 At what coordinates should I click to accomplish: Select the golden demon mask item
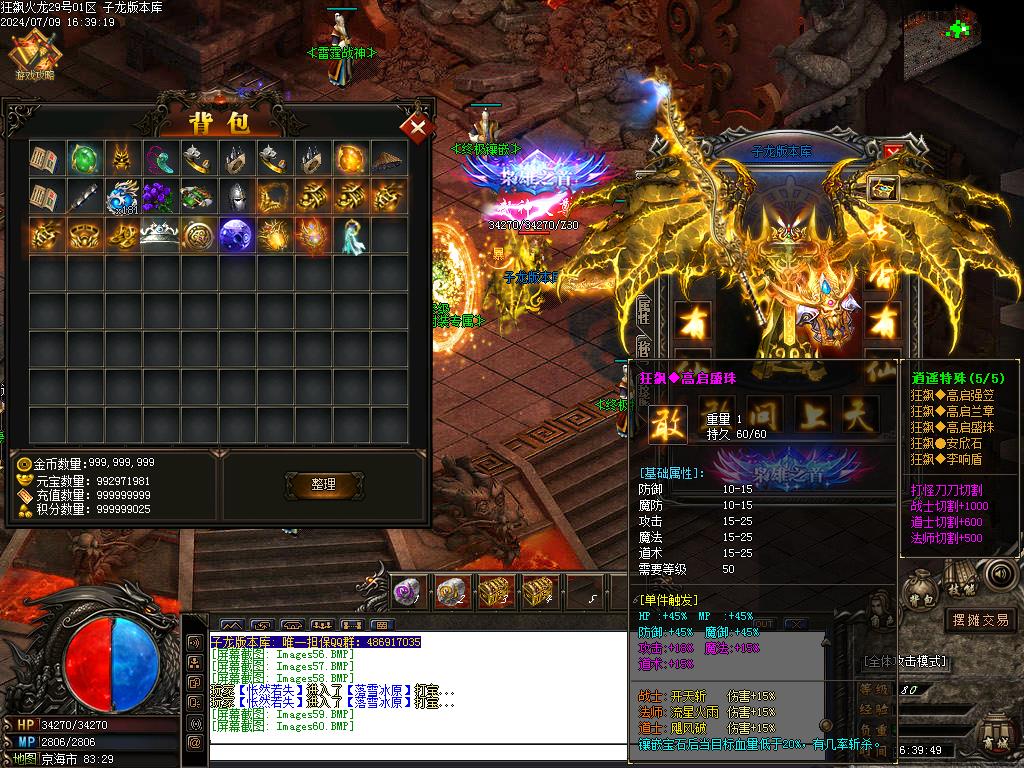click(x=123, y=159)
